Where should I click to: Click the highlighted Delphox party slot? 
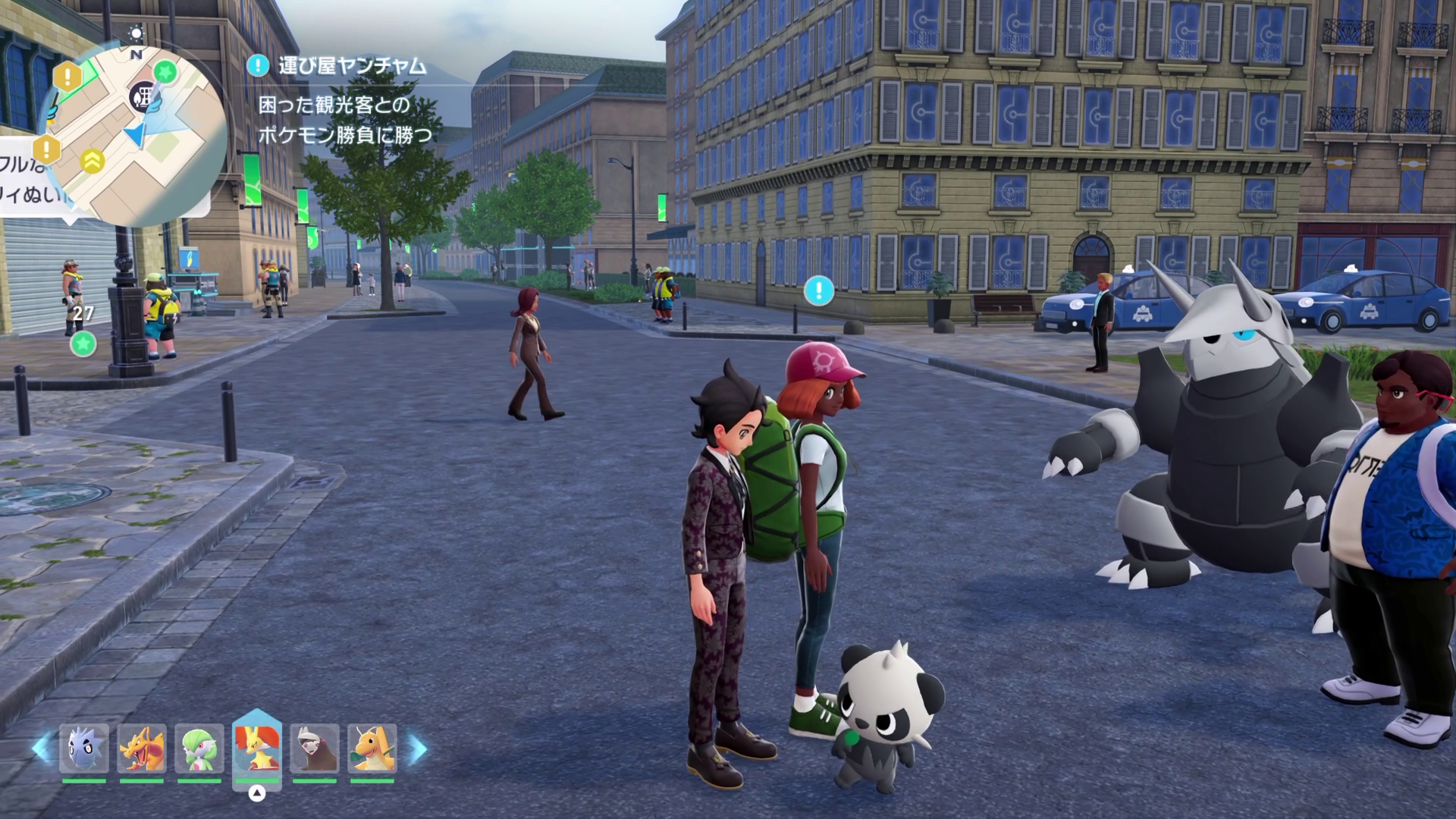(257, 749)
